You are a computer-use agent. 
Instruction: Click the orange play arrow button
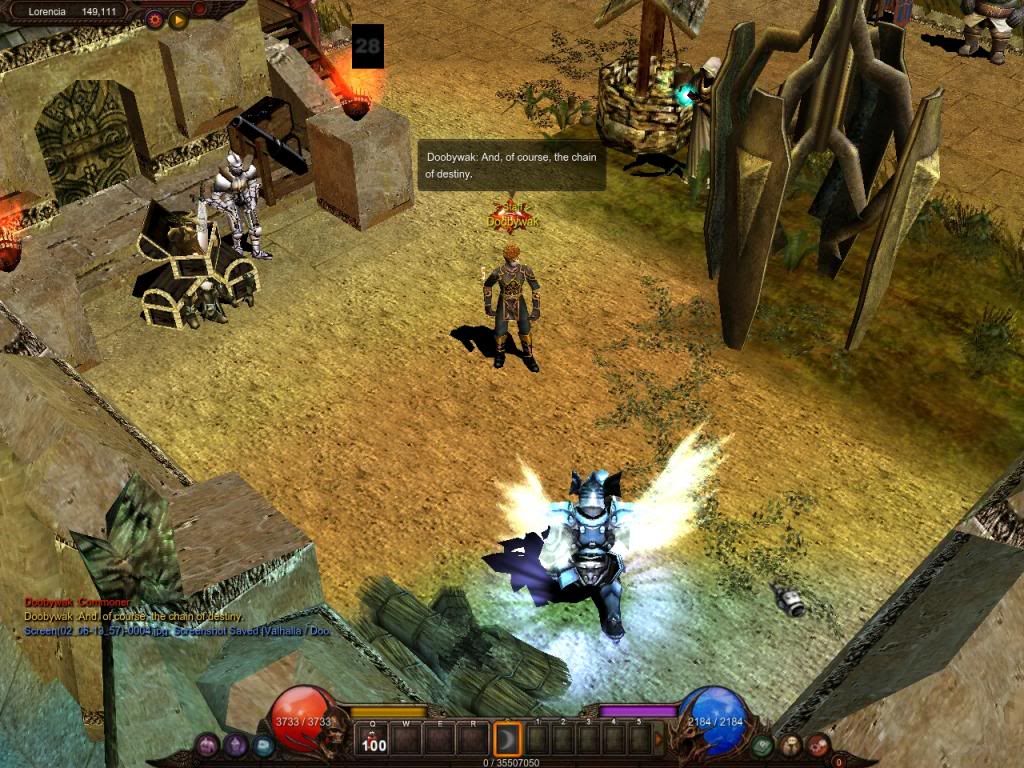click(x=179, y=19)
